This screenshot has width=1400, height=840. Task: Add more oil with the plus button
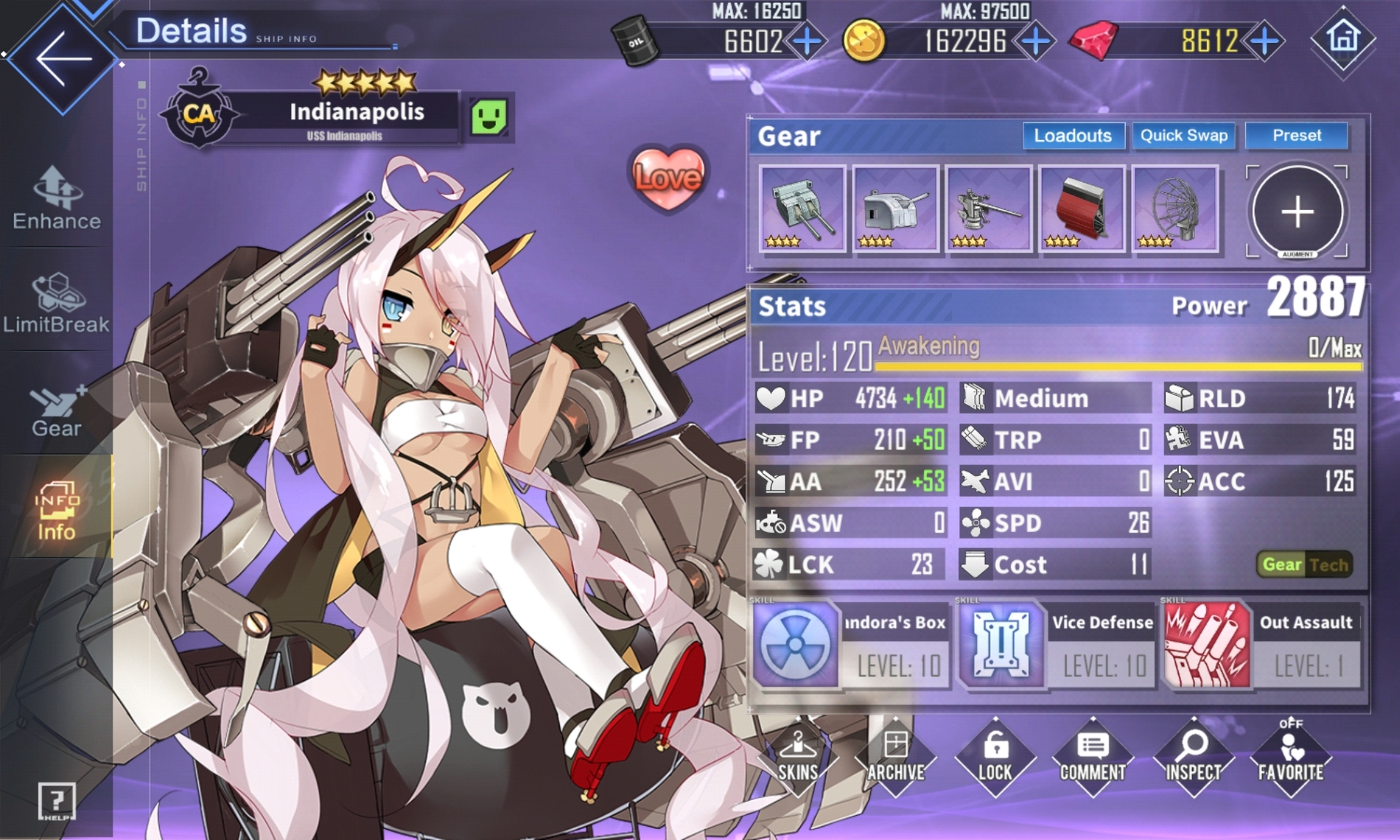[807, 41]
